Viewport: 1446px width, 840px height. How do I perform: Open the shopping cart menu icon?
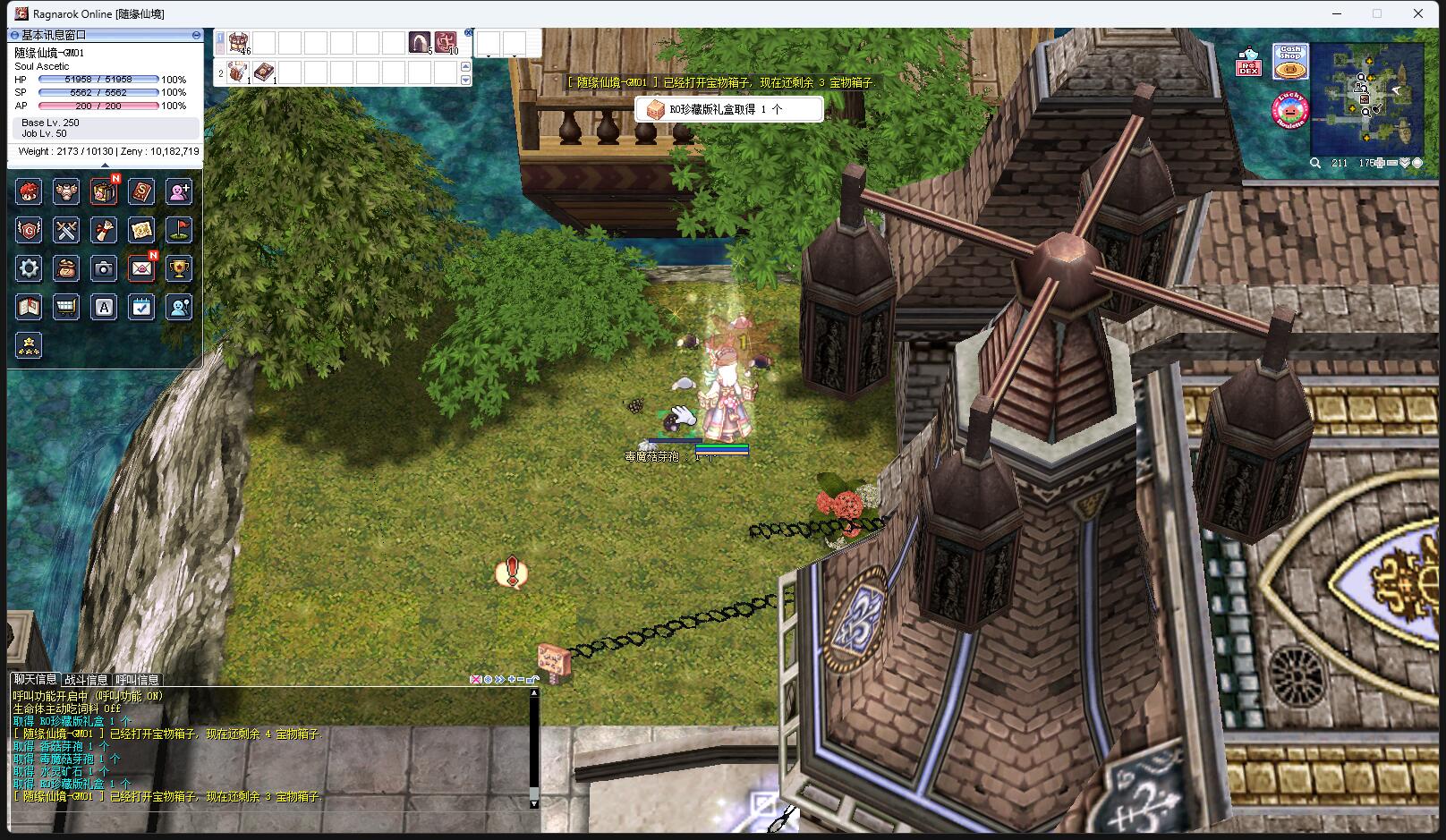pos(66,308)
